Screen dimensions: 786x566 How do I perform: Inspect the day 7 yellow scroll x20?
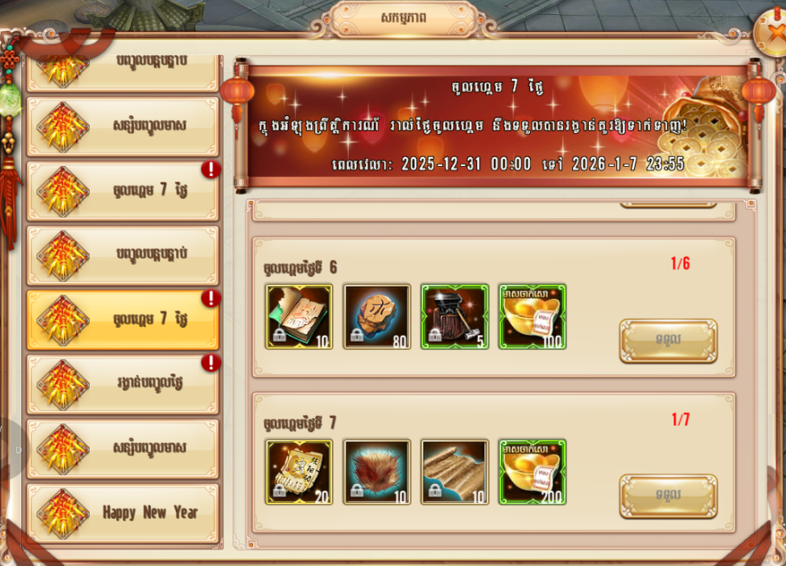[x=299, y=472]
